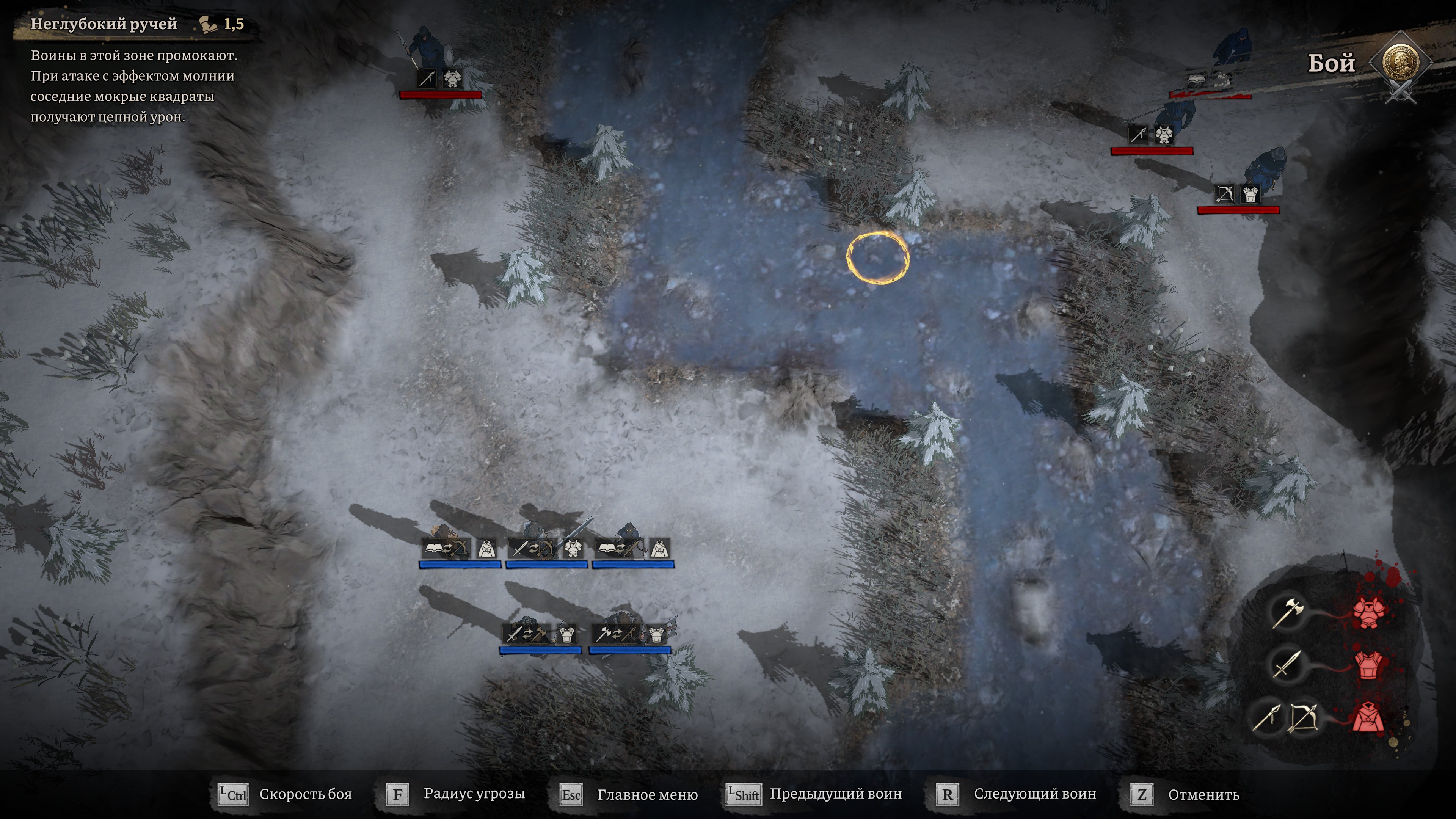Choose Предыдущий воин previous warrior
Viewport: 1456px width, 819px height.
pyautogui.click(x=835, y=794)
